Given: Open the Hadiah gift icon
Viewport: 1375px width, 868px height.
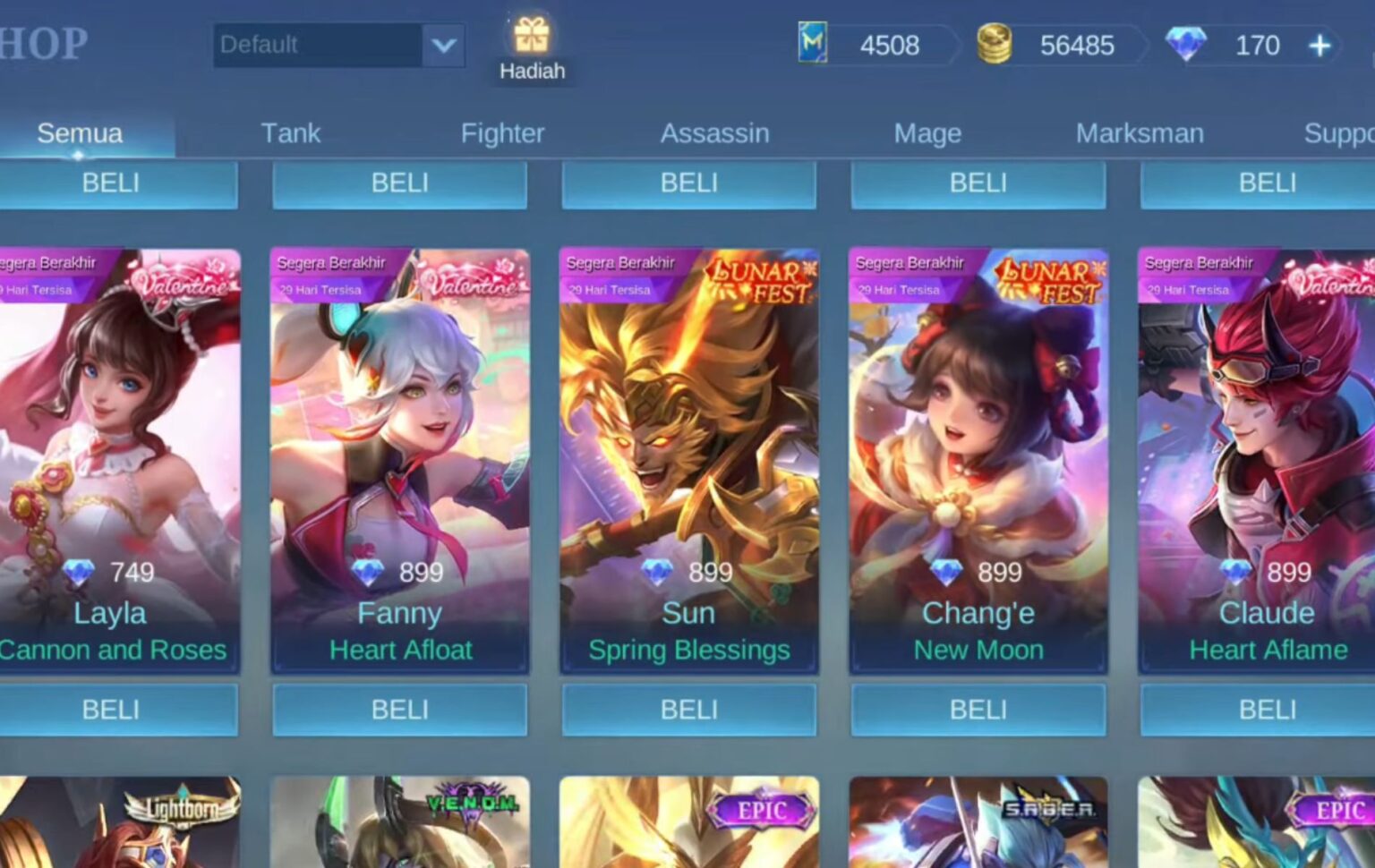Looking at the screenshot, I should (x=533, y=38).
